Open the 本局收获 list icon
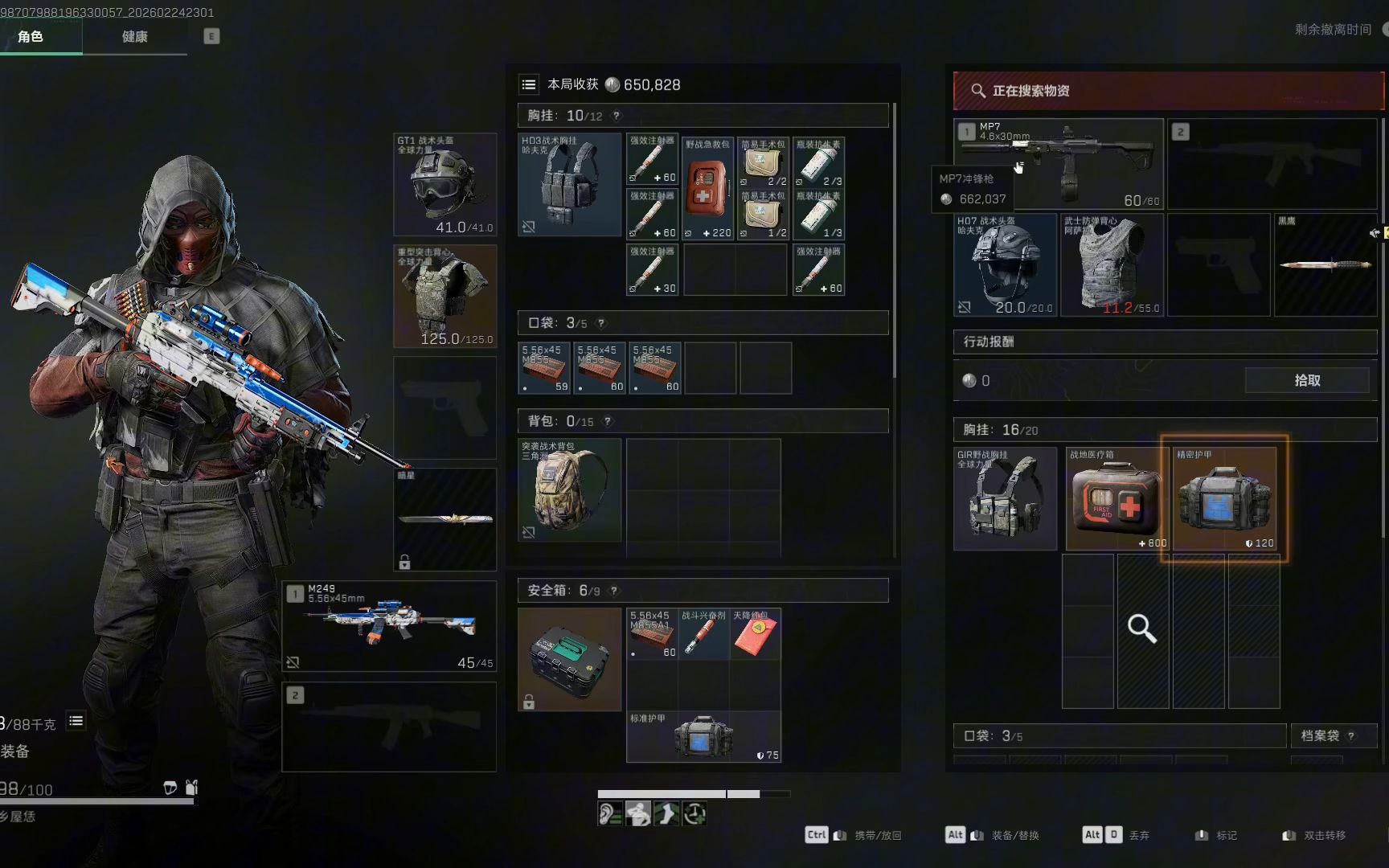1389x868 pixels. click(x=528, y=84)
